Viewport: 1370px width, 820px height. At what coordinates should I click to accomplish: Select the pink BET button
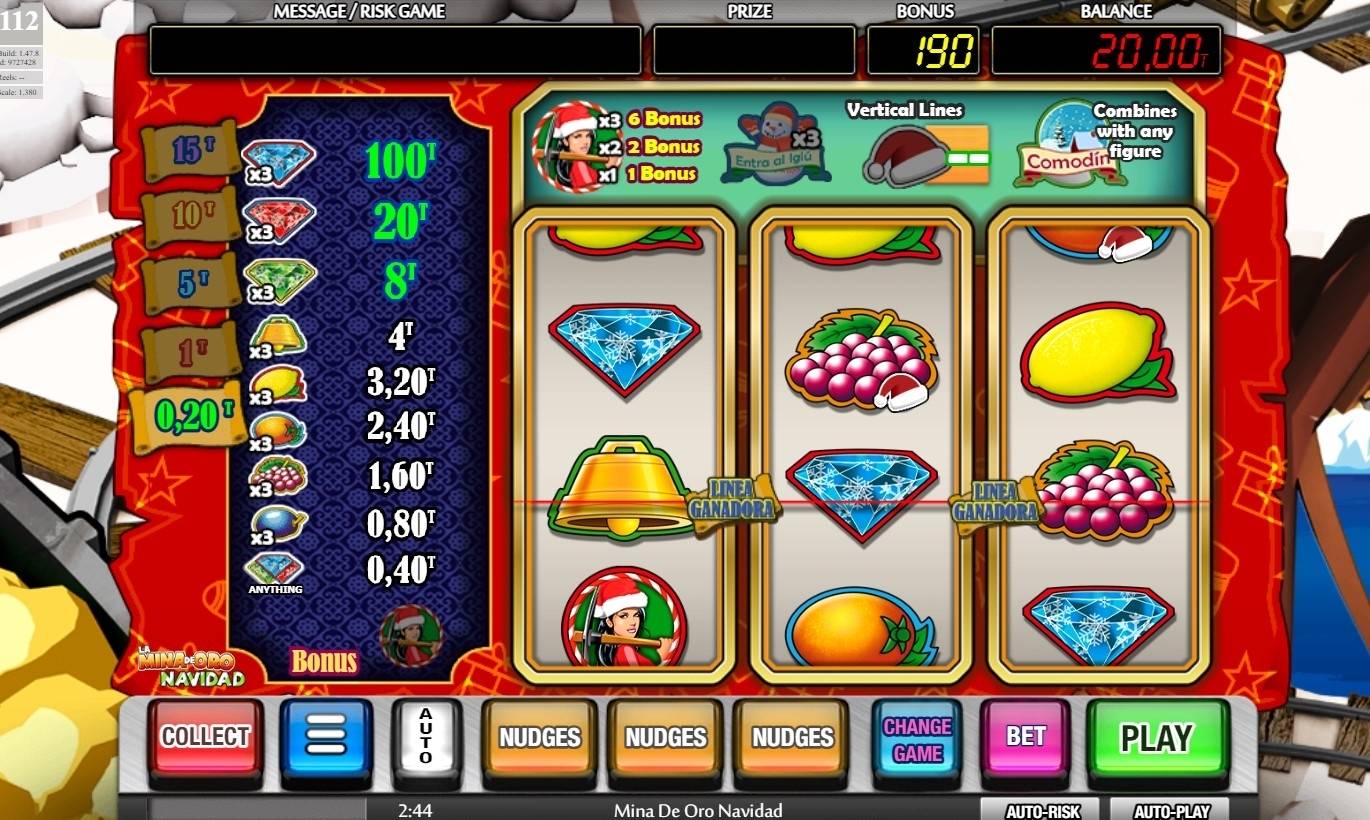(x=1025, y=737)
